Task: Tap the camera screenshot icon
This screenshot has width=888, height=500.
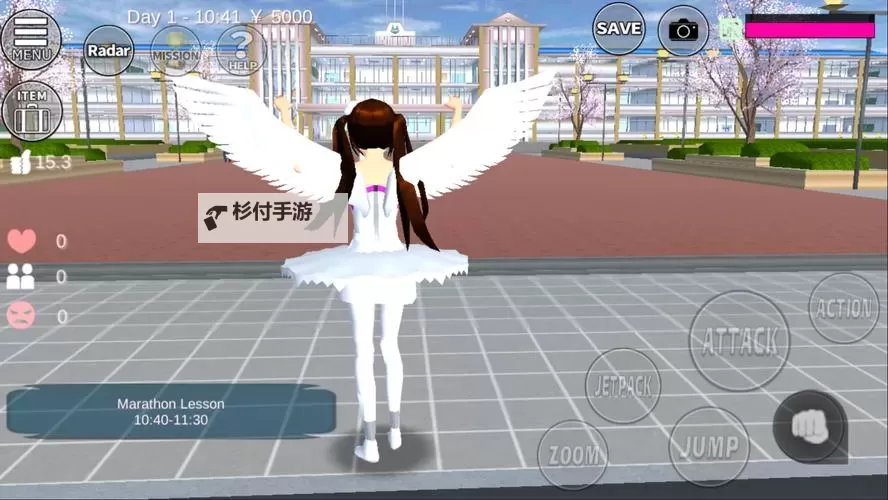Action: coord(683,31)
